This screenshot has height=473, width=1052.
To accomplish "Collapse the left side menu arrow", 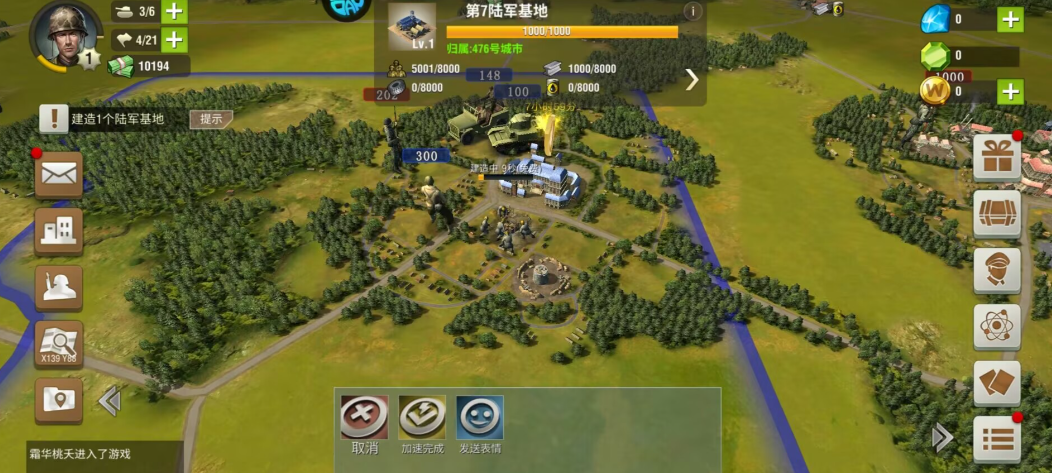I will click(x=109, y=401).
